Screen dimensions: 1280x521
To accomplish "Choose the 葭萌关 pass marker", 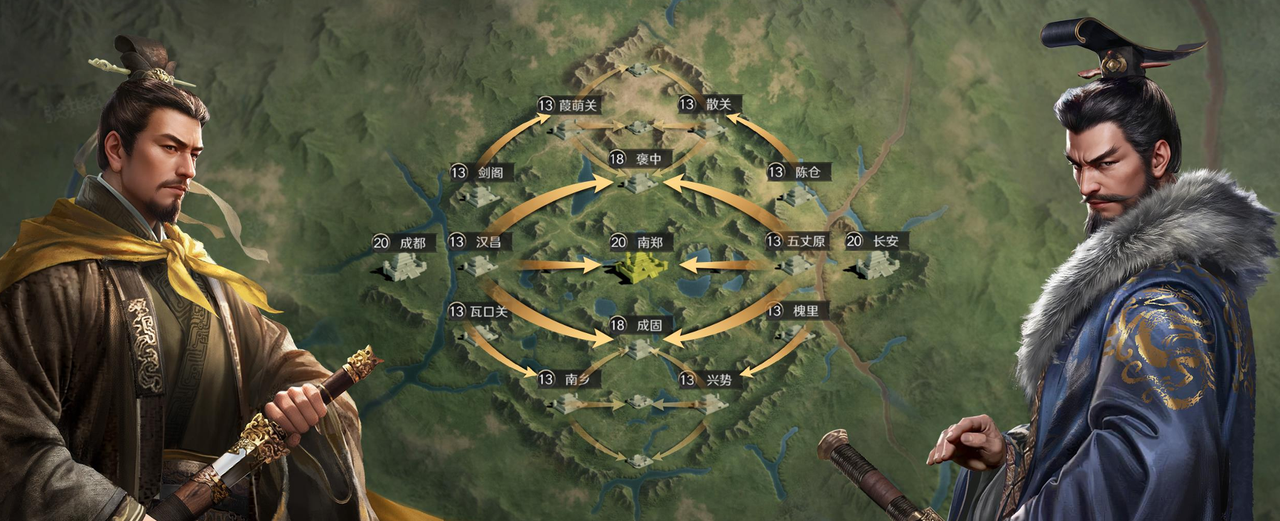I will (x=567, y=128).
